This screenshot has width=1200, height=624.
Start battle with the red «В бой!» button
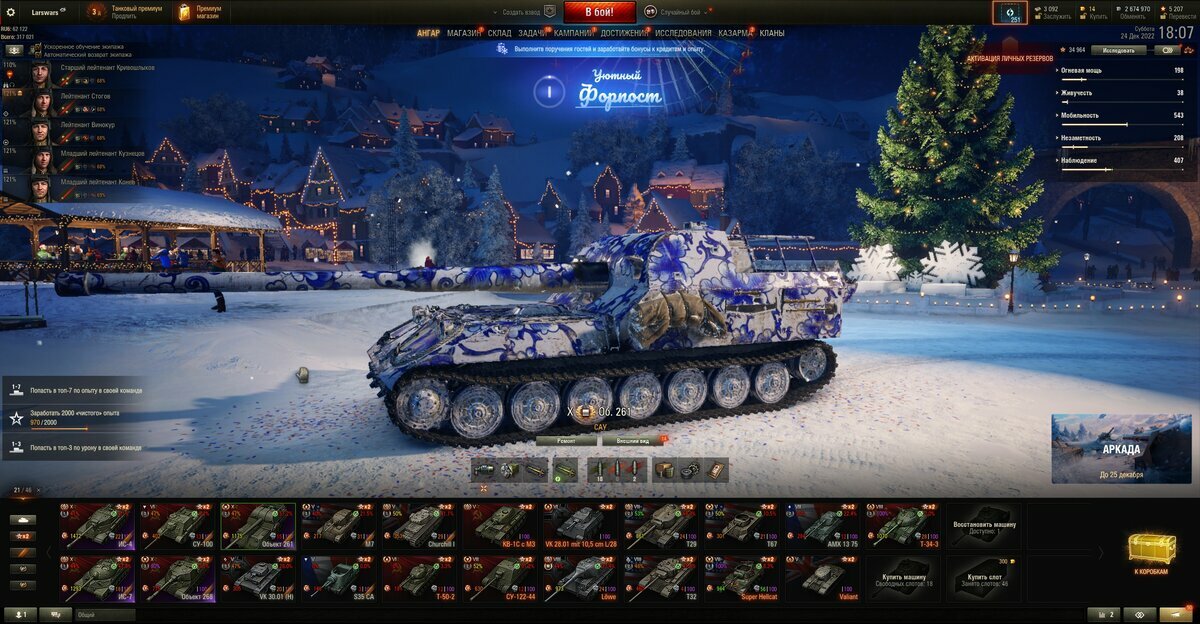pos(599,12)
